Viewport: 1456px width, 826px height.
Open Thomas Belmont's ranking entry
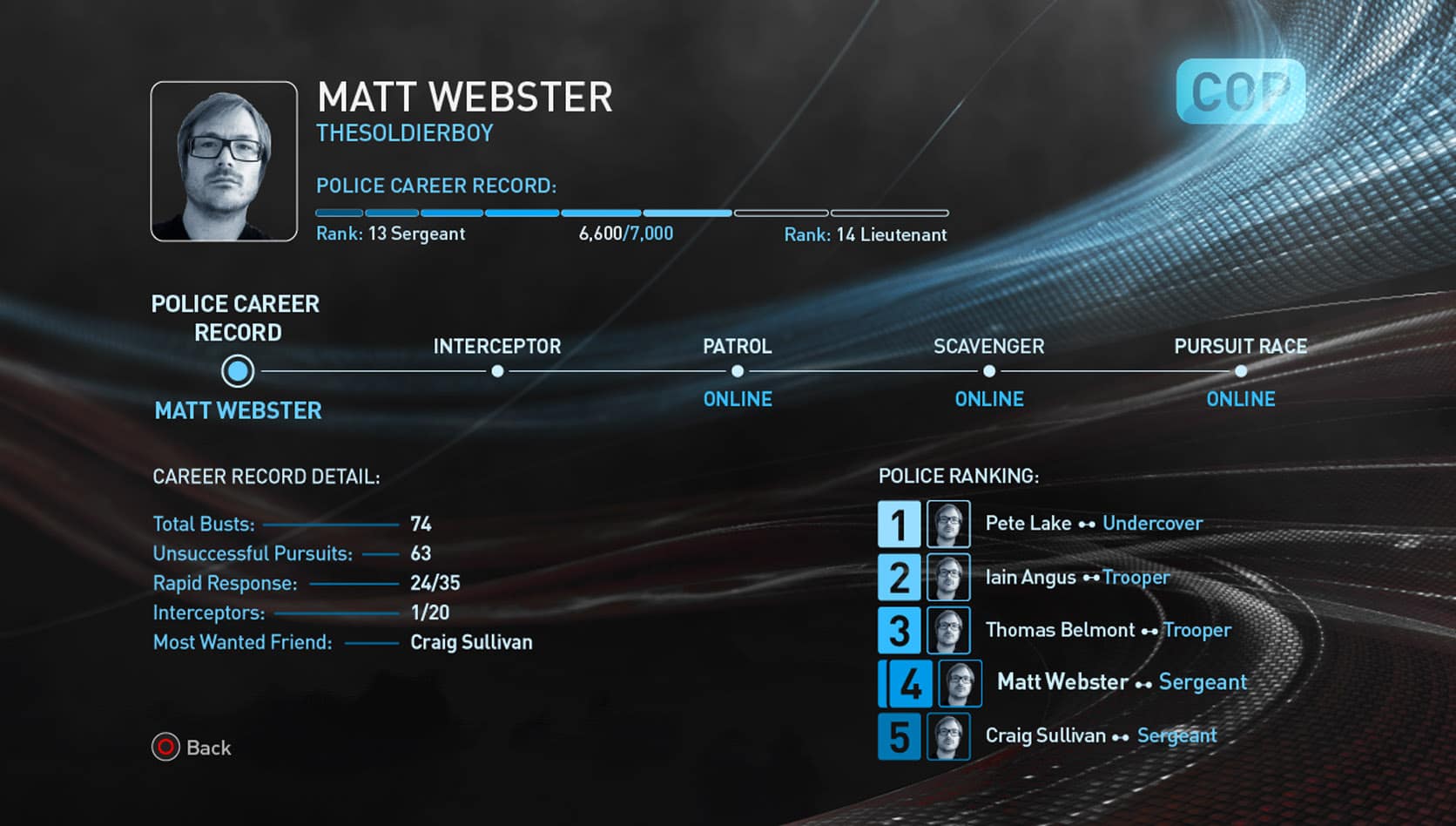tap(1061, 630)
